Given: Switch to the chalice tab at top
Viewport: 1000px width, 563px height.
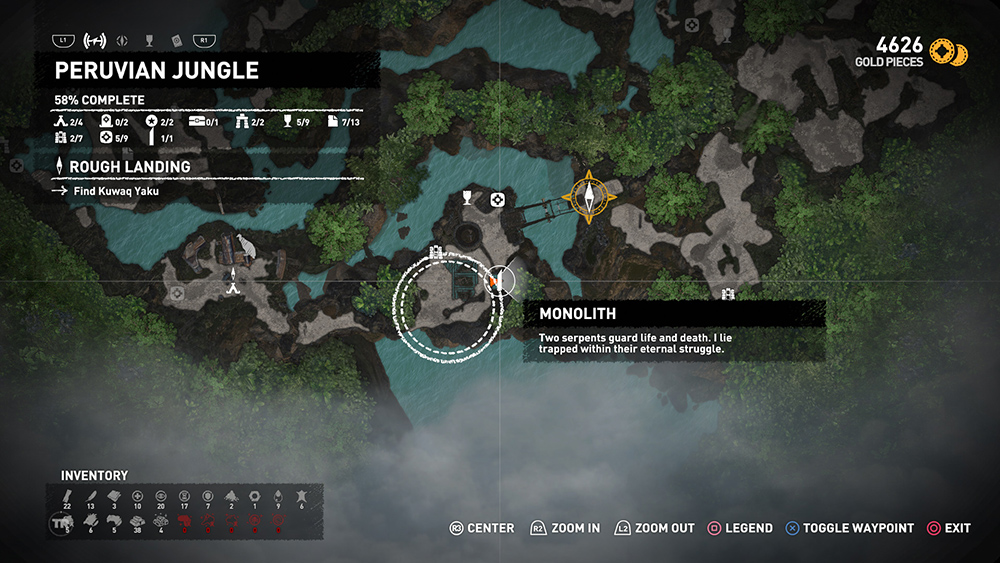Looking at the screenshot, I should click(x=149, y=41).
